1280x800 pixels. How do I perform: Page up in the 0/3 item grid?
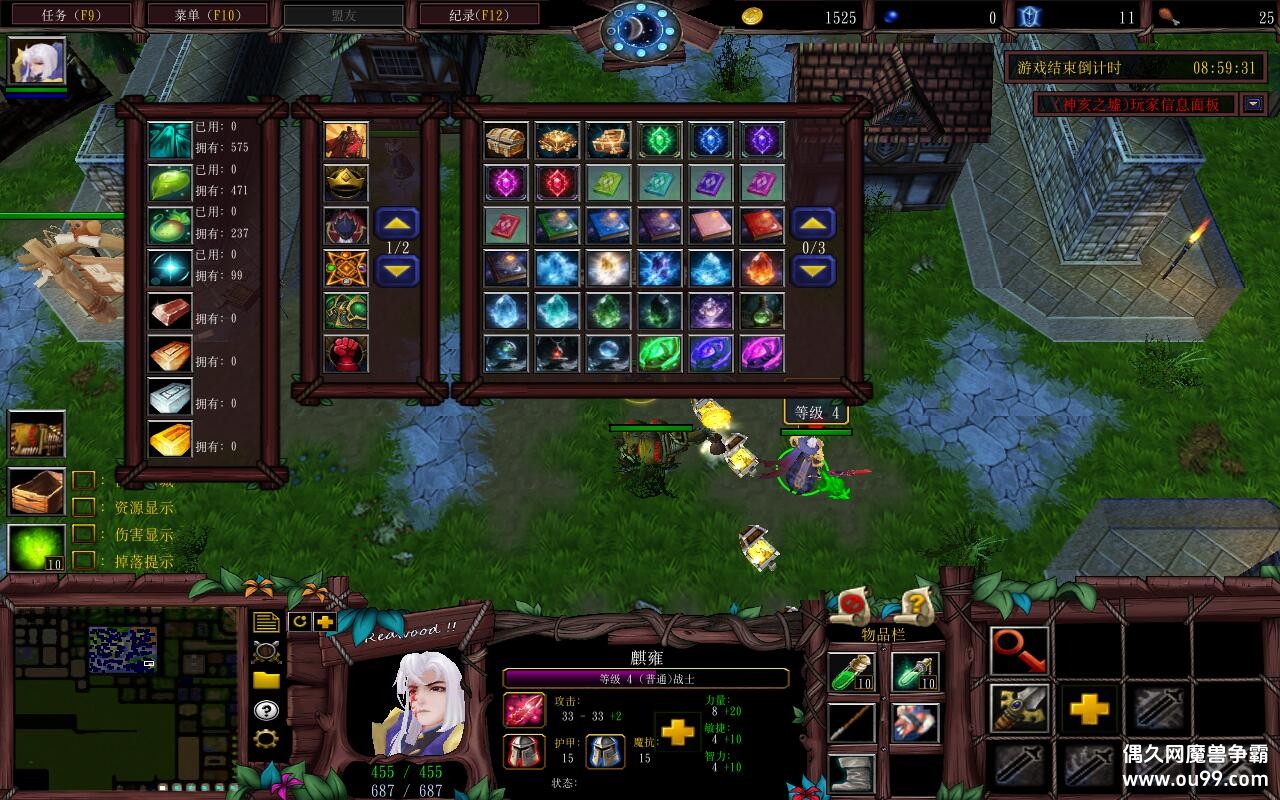point(813,224)
